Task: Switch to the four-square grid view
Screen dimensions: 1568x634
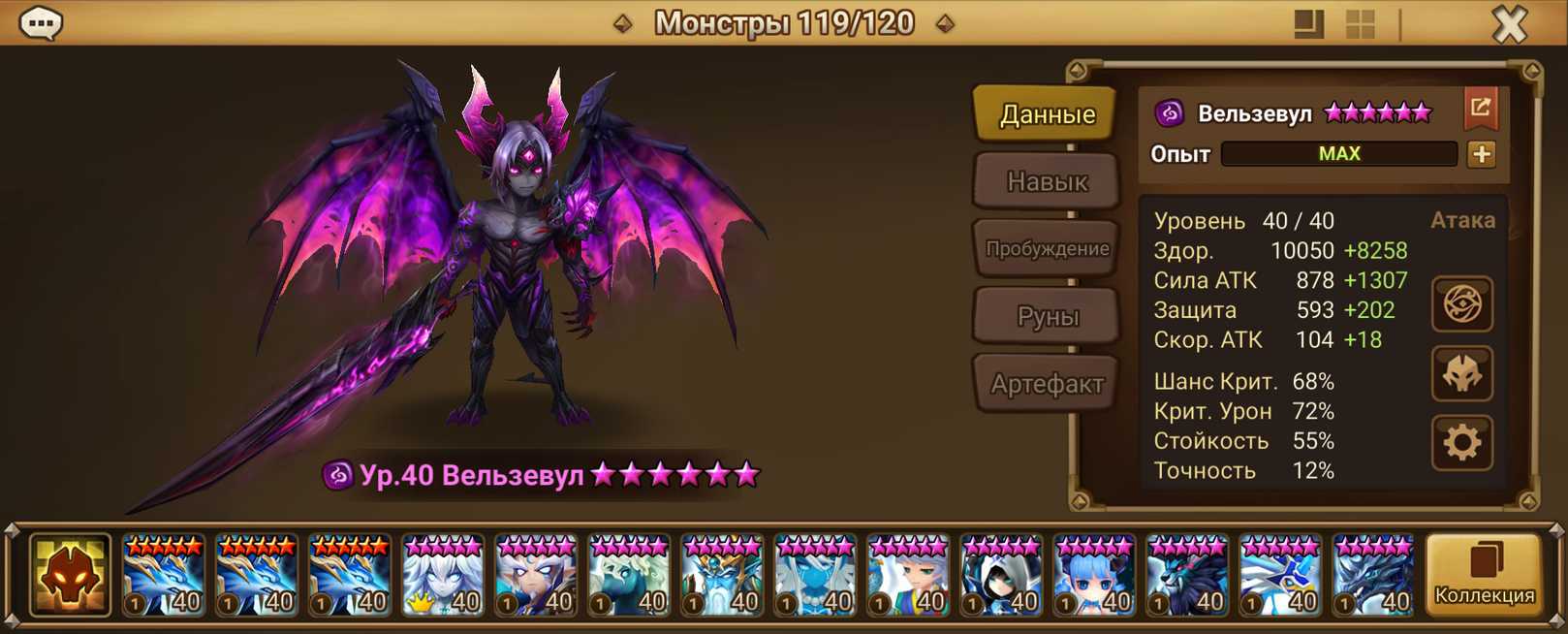Action: [1361, 24]
